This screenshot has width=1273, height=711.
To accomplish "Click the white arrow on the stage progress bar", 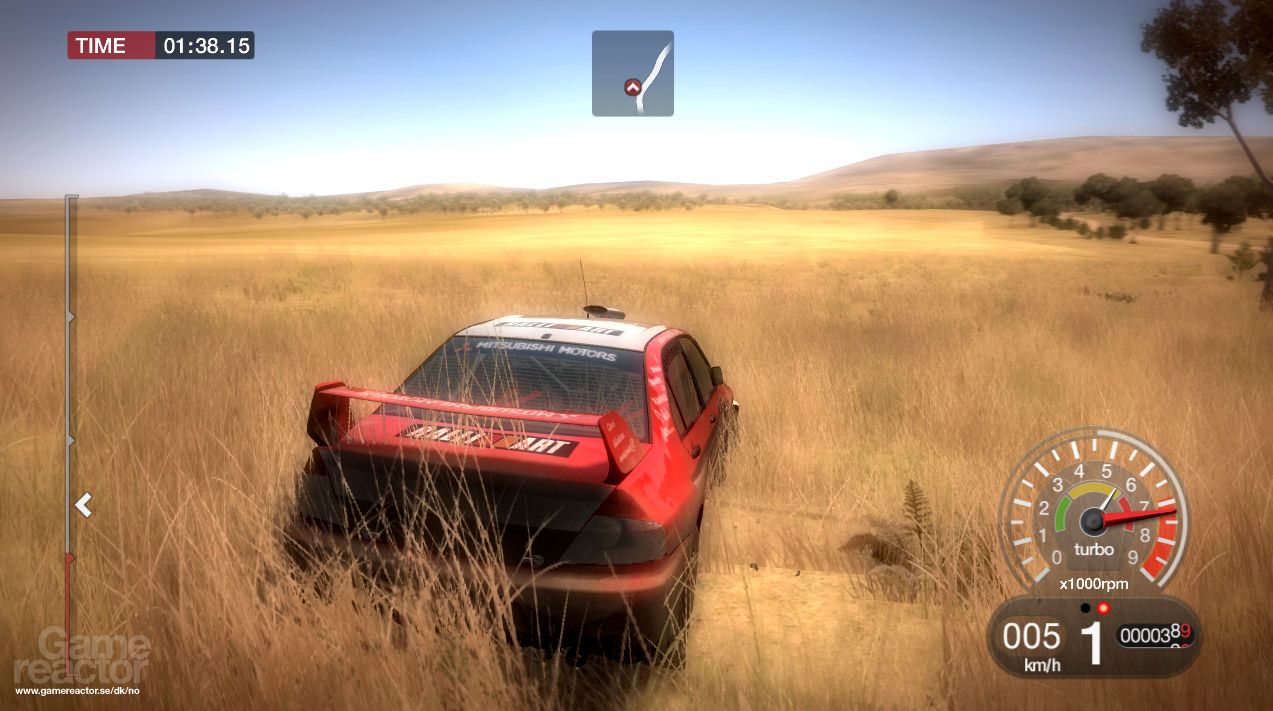I will (84, 506).
